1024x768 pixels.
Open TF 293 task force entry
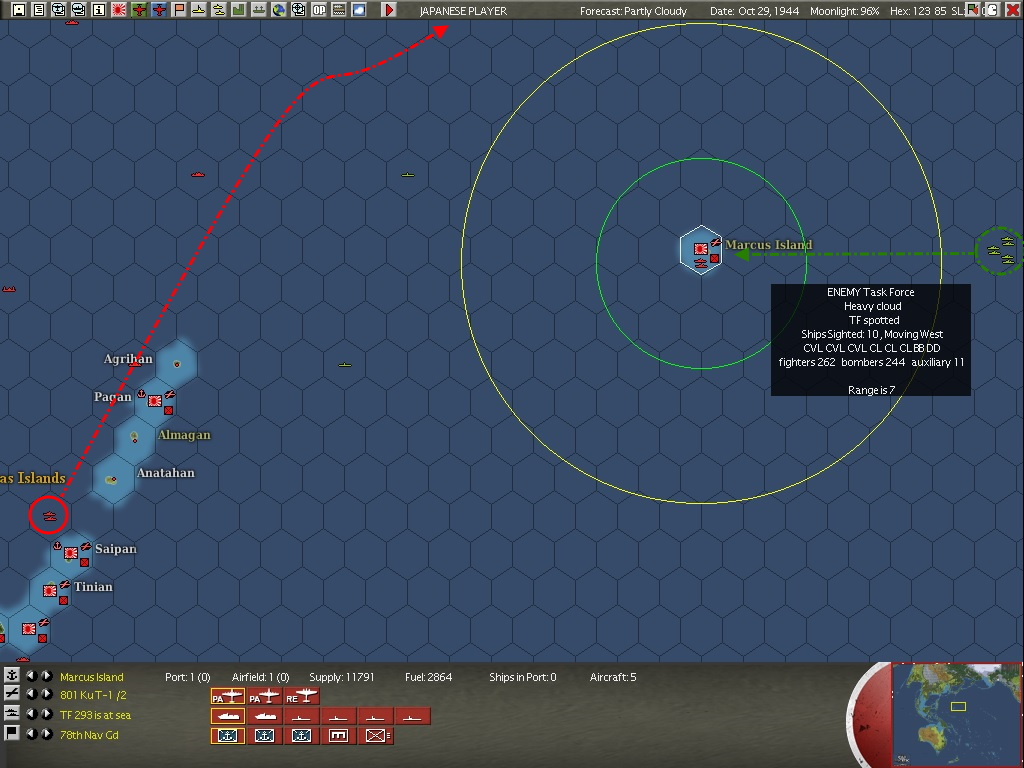[95, 716]
